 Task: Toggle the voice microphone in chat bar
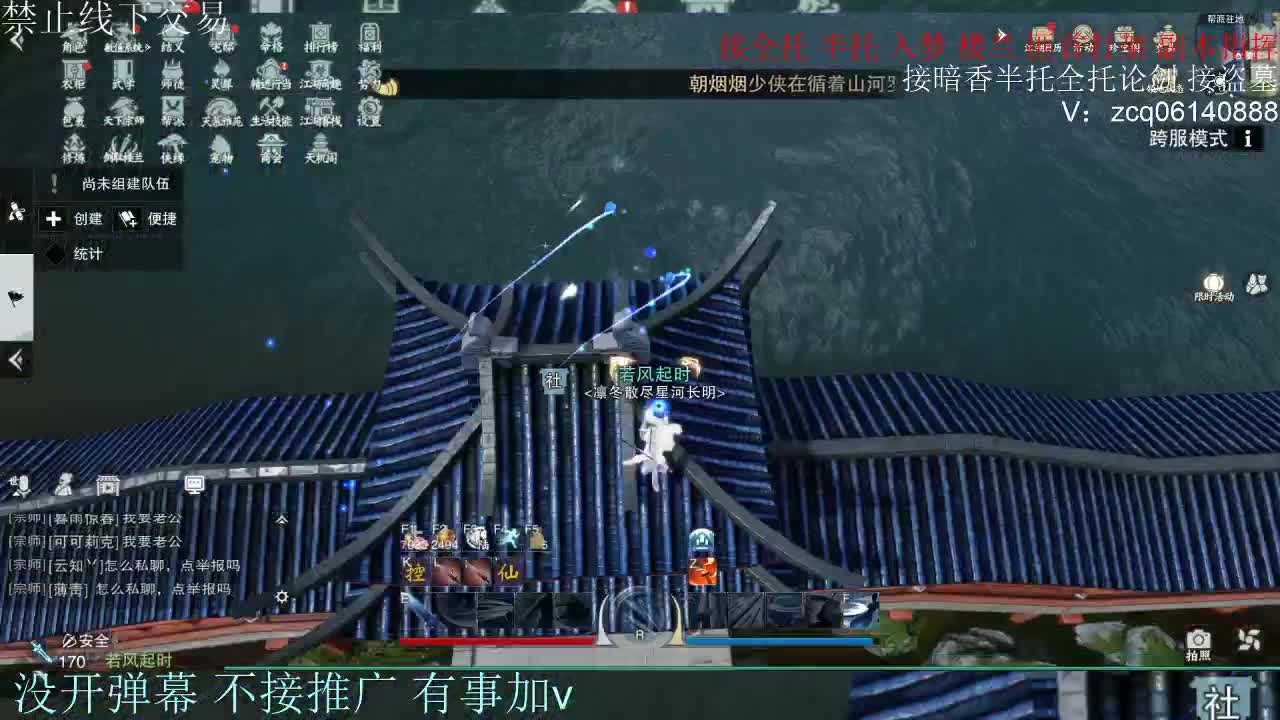pyautogui.click(x=23, y=485)
